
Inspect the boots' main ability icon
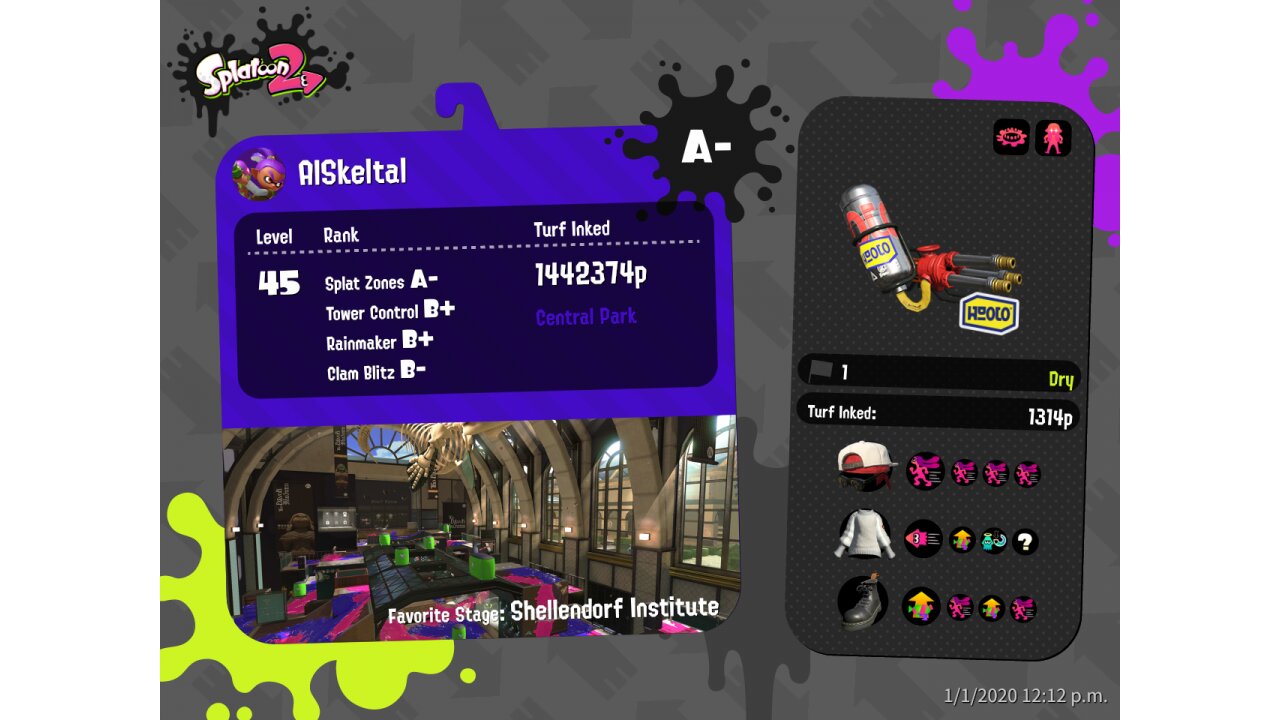[921, 606]
